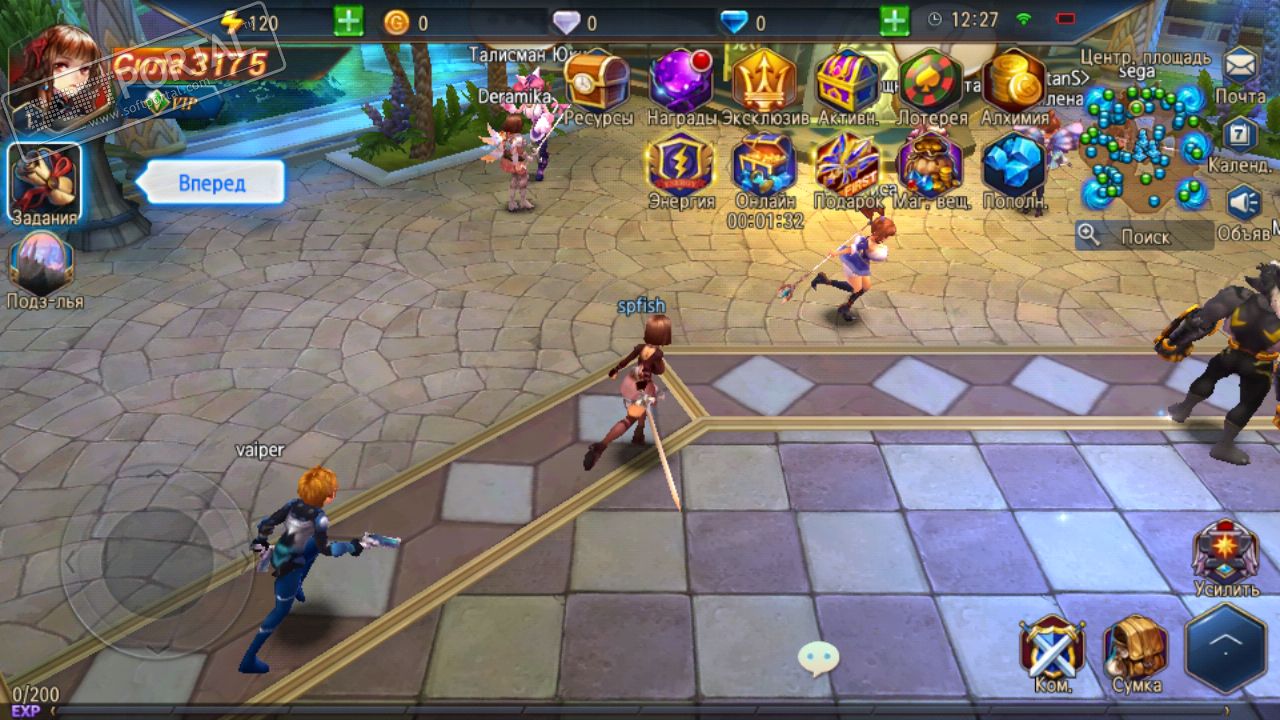Image resolution: width=1280 pixels, height=720 pixels.
Task: Open the Энергия lightning badge
Action: [x=681, y=164]
